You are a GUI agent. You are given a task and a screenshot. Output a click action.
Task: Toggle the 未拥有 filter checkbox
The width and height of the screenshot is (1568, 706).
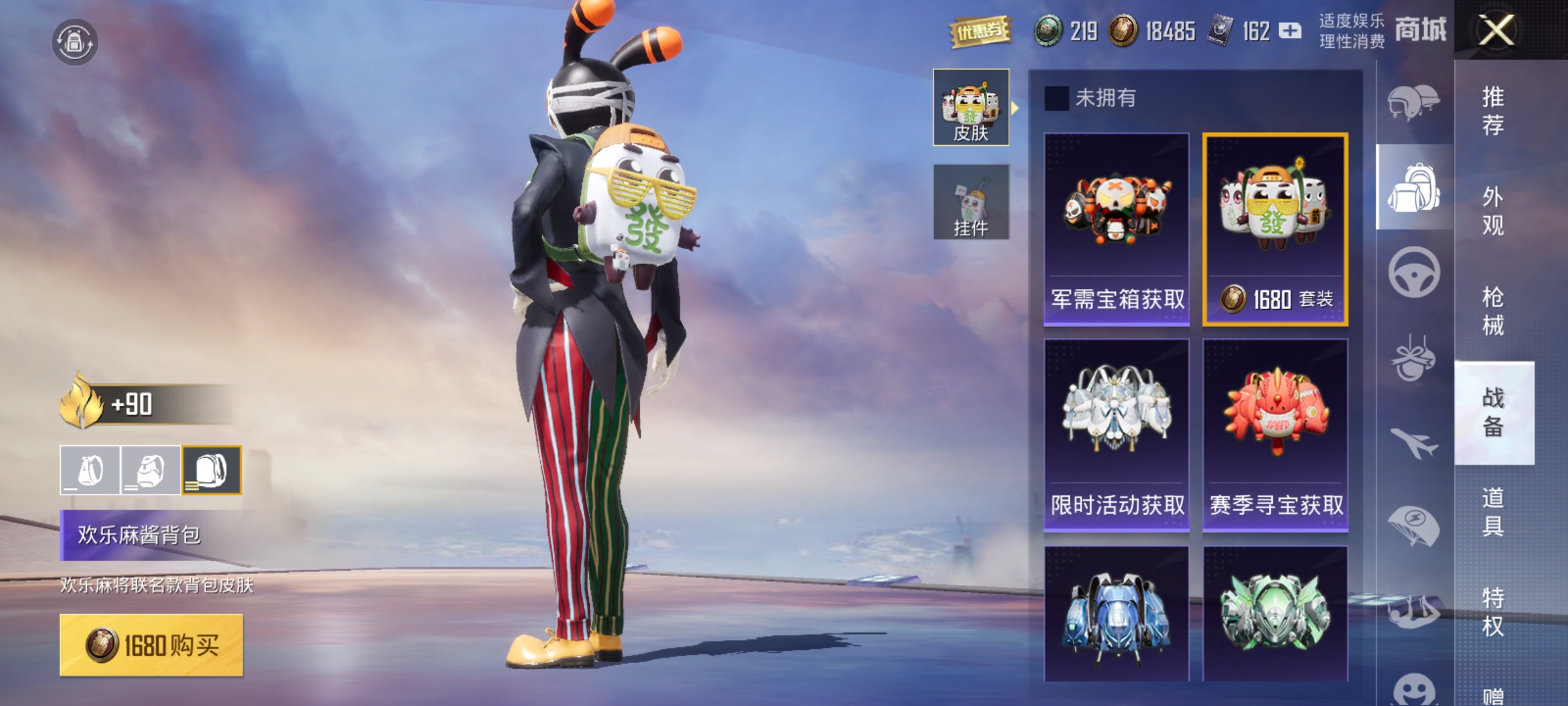1056,99
